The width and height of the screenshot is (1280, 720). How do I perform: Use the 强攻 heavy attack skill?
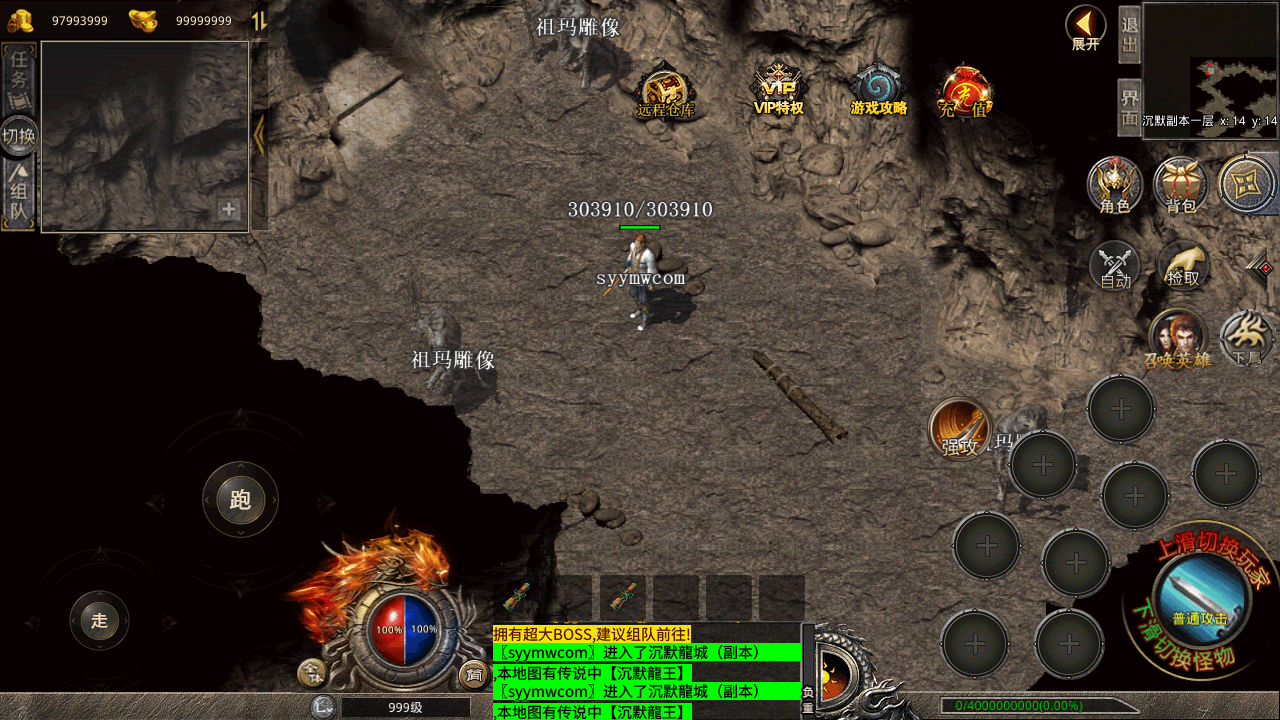point(960,428)
